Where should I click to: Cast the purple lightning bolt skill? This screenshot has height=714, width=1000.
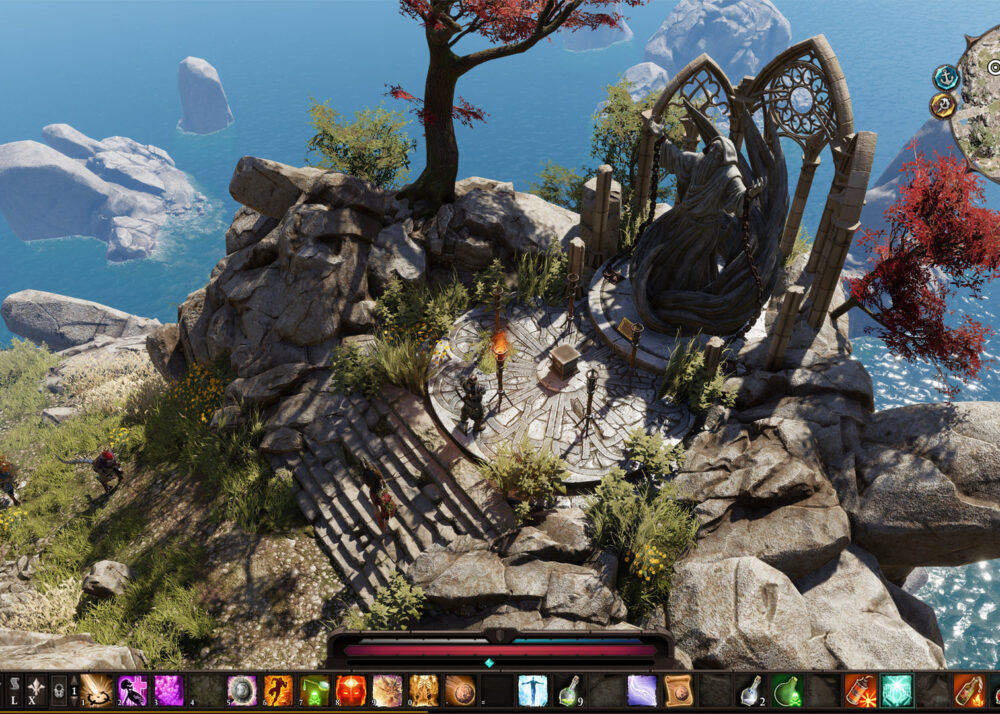pos(641,691)
